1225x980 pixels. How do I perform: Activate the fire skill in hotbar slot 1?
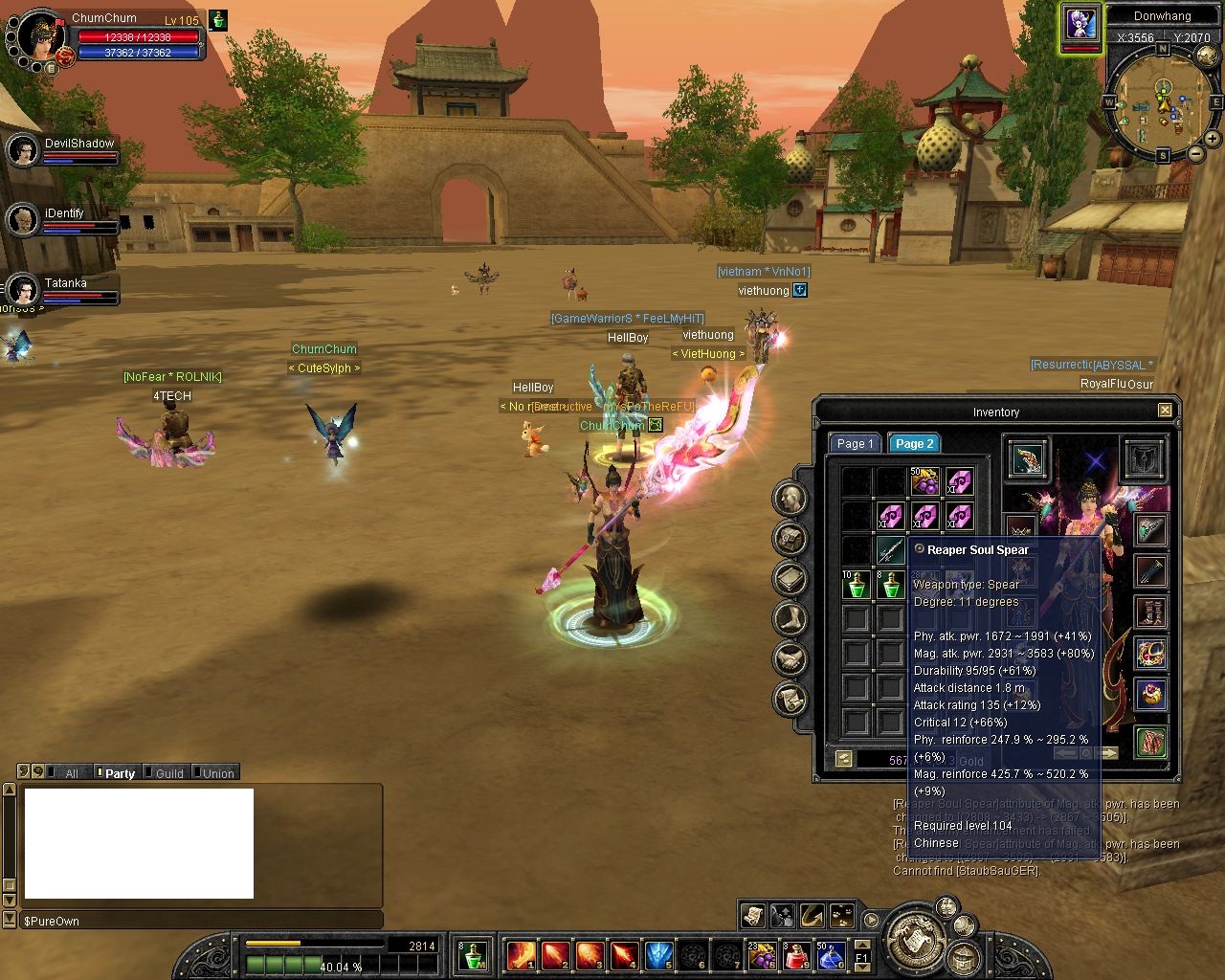pyautogui.click(x=521, y=955)
